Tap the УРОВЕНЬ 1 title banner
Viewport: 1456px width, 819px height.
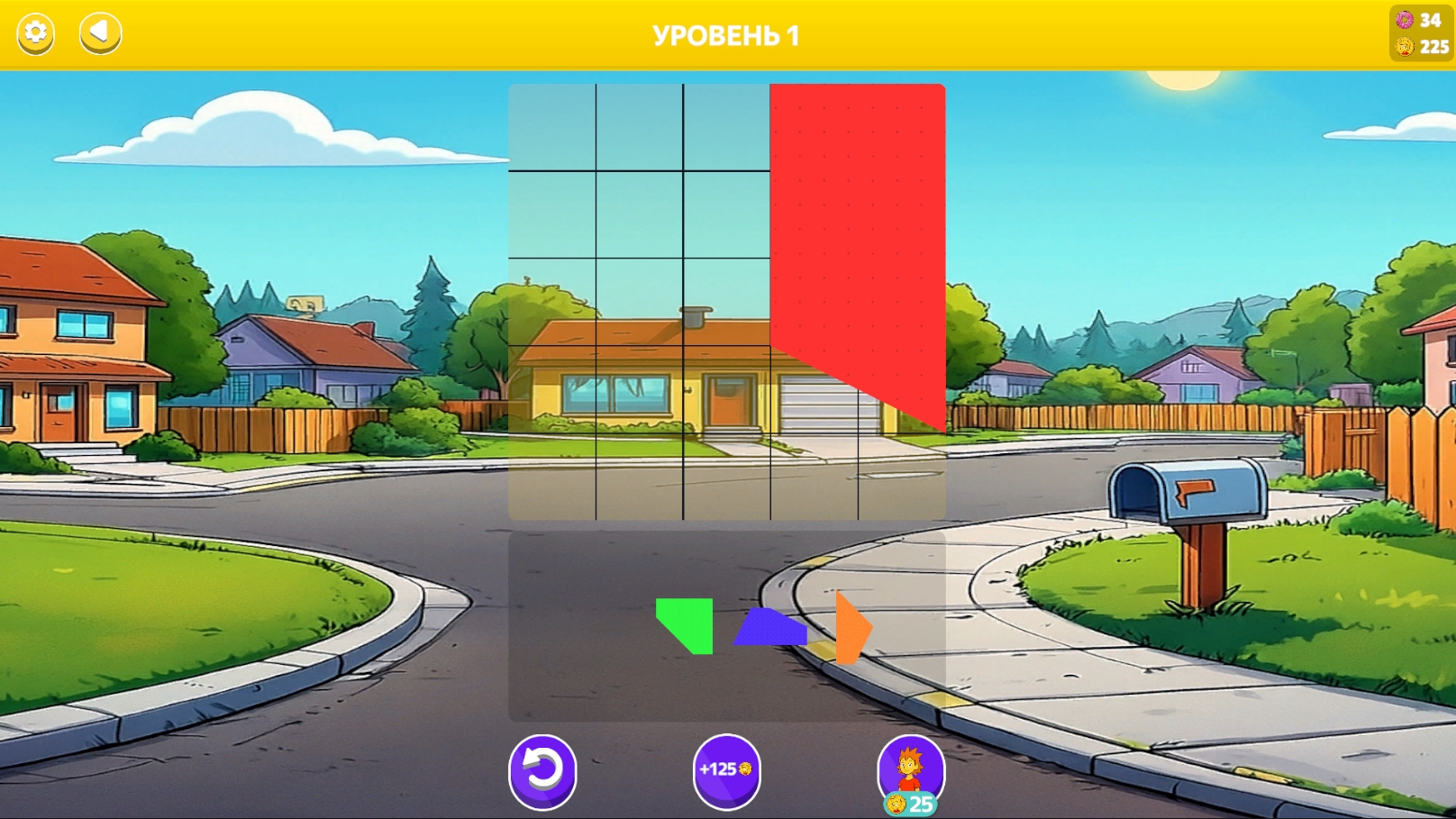click(726, 35)
